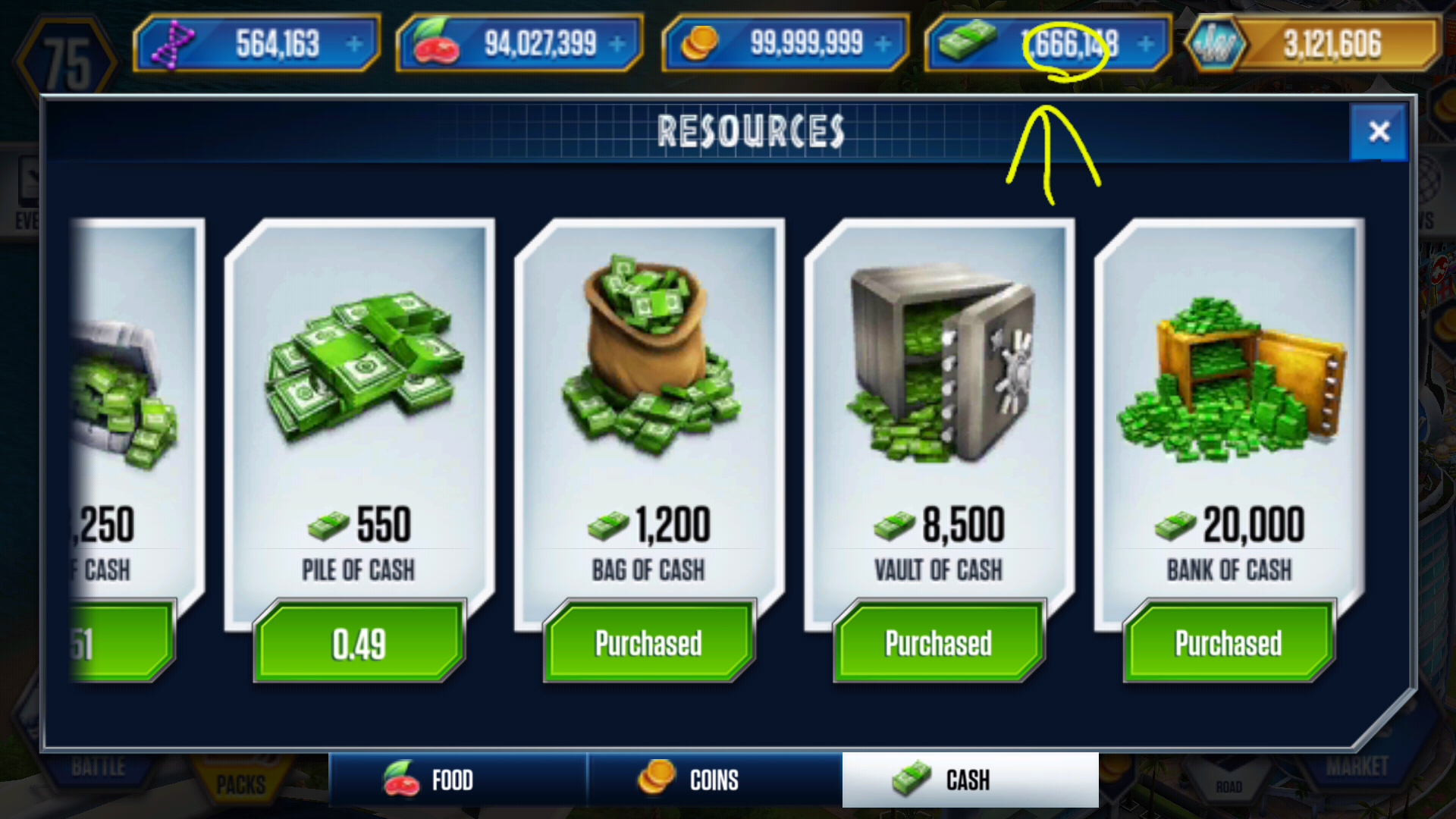
Task: Select the Cash tab
Action: point(970,780)
